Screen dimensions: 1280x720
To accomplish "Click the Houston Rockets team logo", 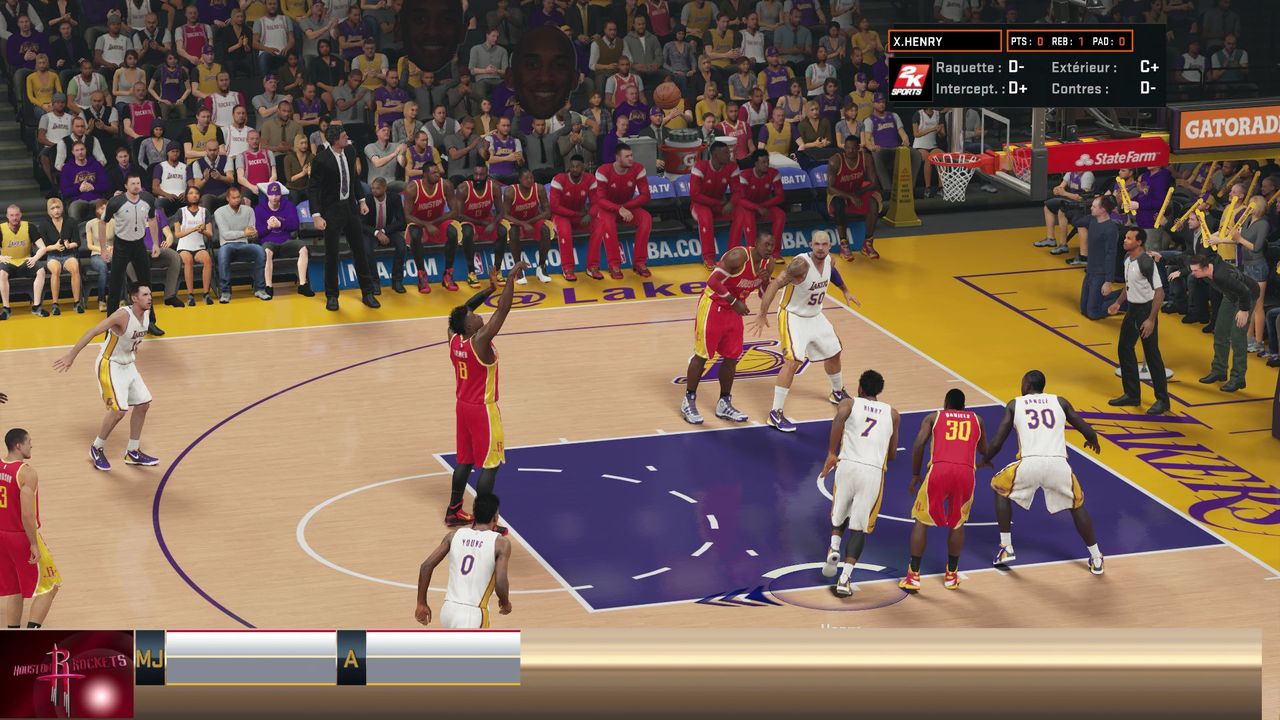I will [x=67, y=673].
